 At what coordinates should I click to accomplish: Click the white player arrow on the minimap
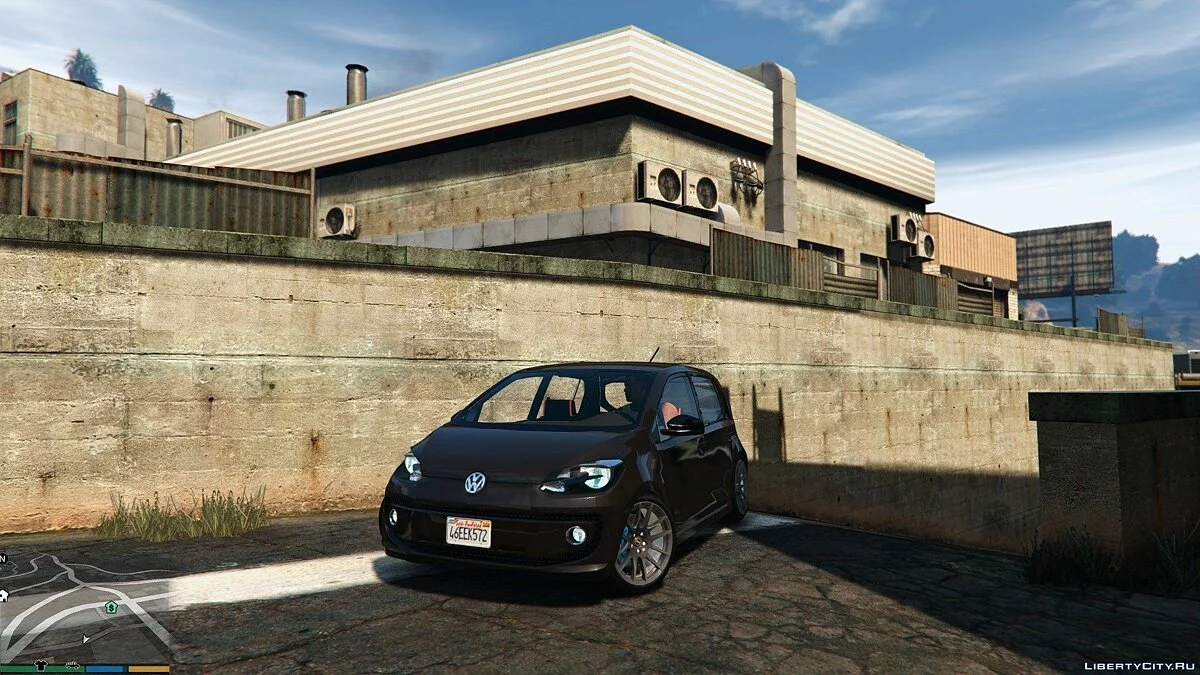86,638
